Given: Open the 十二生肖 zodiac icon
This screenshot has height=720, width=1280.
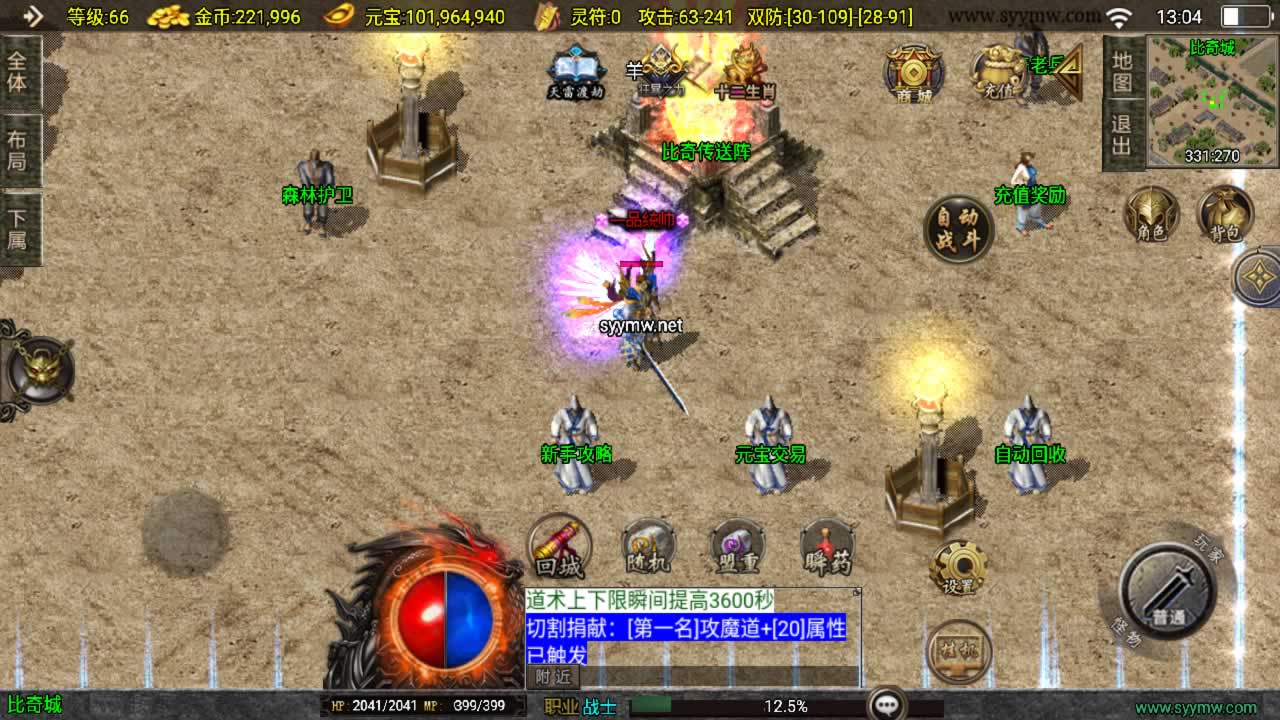Looking at the screenshot, I should click(744, 73).
